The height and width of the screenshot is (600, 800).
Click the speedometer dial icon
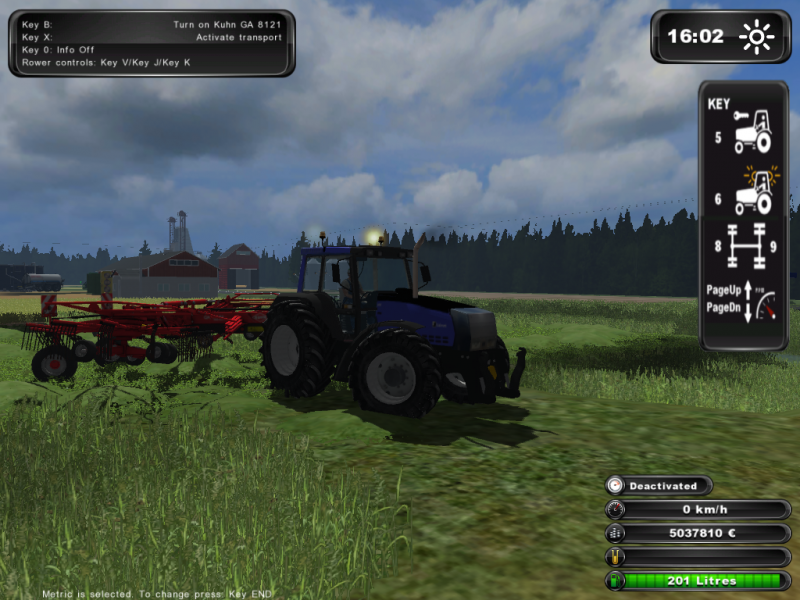coord(615,510)
